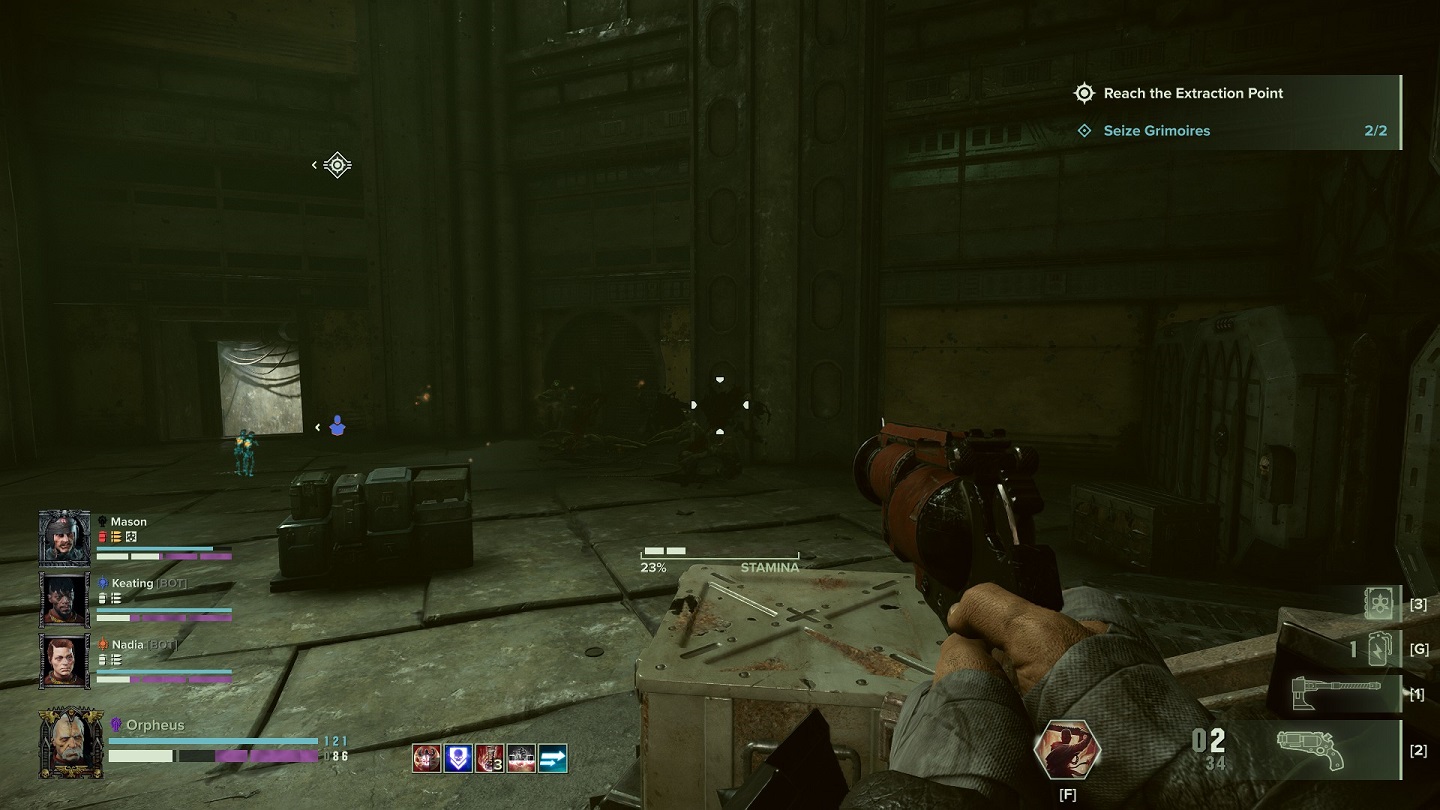The height and width of the screenshot is (810, 1440).
Task: Switch to the axe melee weapon slot
Action: (1332, 694)
